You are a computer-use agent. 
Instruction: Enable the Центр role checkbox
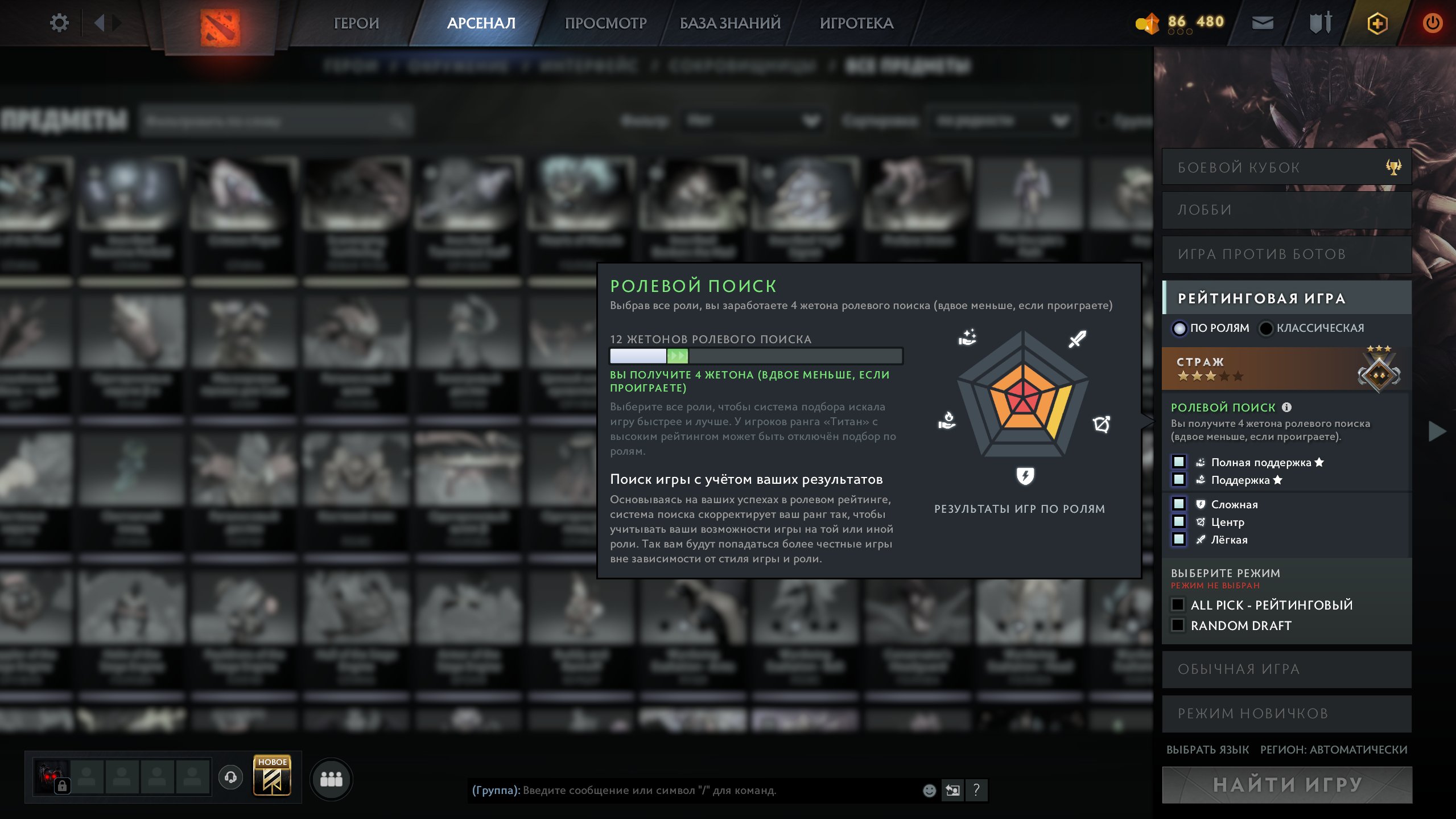1178,522
